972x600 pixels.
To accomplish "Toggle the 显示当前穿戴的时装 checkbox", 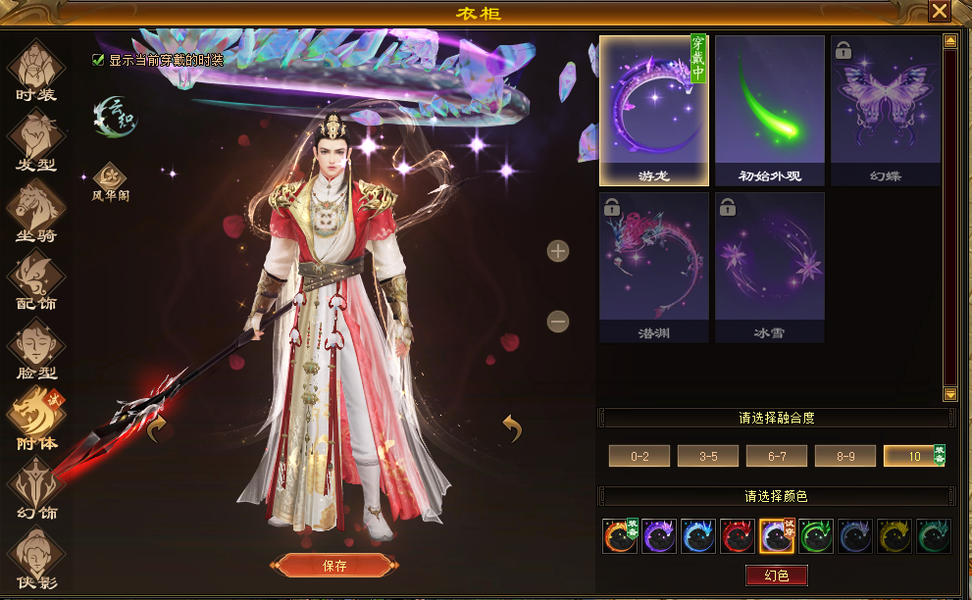I will click(x=98, y=60).
